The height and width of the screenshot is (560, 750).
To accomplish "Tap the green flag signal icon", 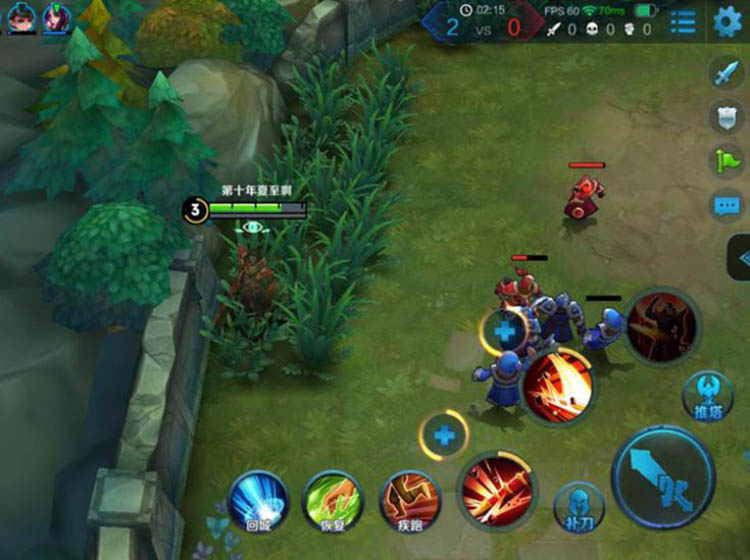I will pyautogui.click(x=724, y=161).
